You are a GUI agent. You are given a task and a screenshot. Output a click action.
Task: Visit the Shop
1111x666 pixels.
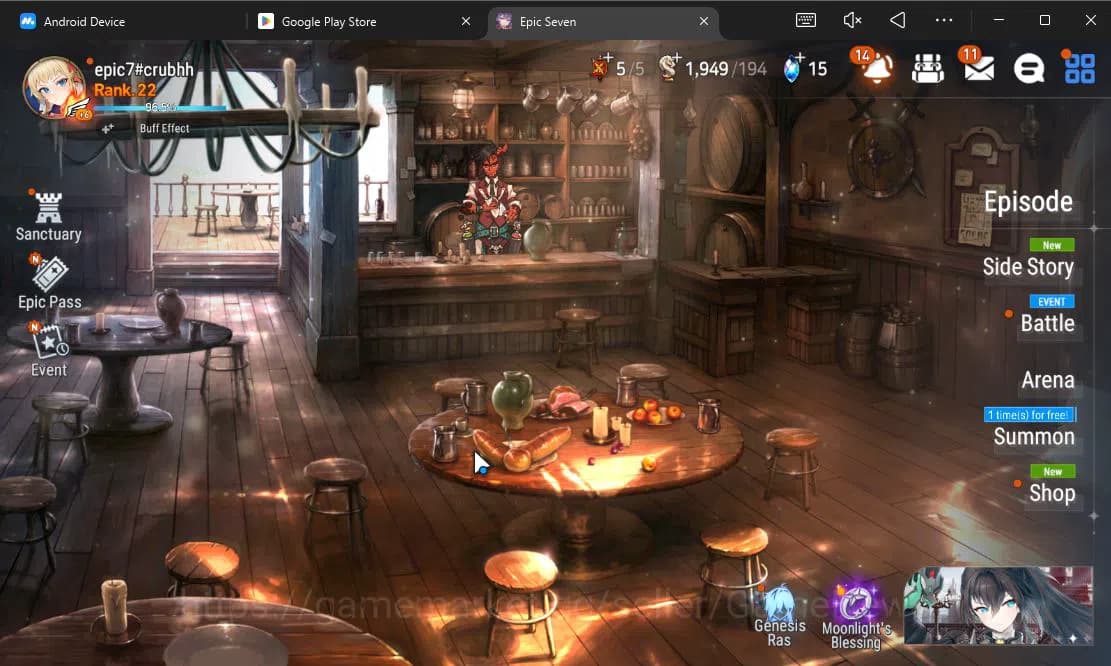coord(1052,493)
